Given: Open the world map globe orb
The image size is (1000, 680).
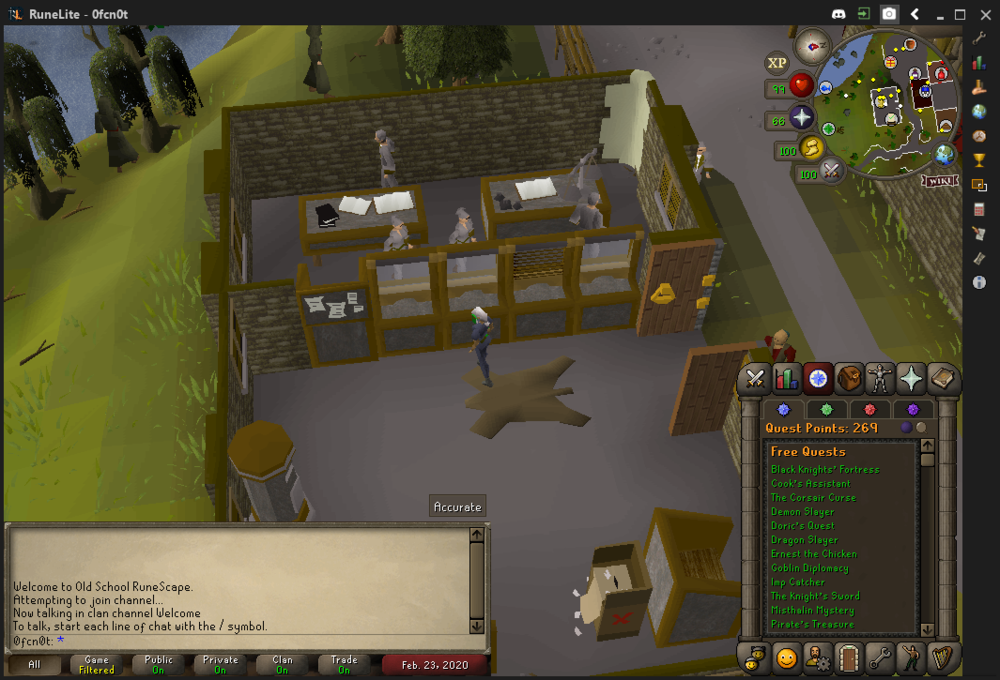Looking at the screenshot, I should click(x=944, y=155).
